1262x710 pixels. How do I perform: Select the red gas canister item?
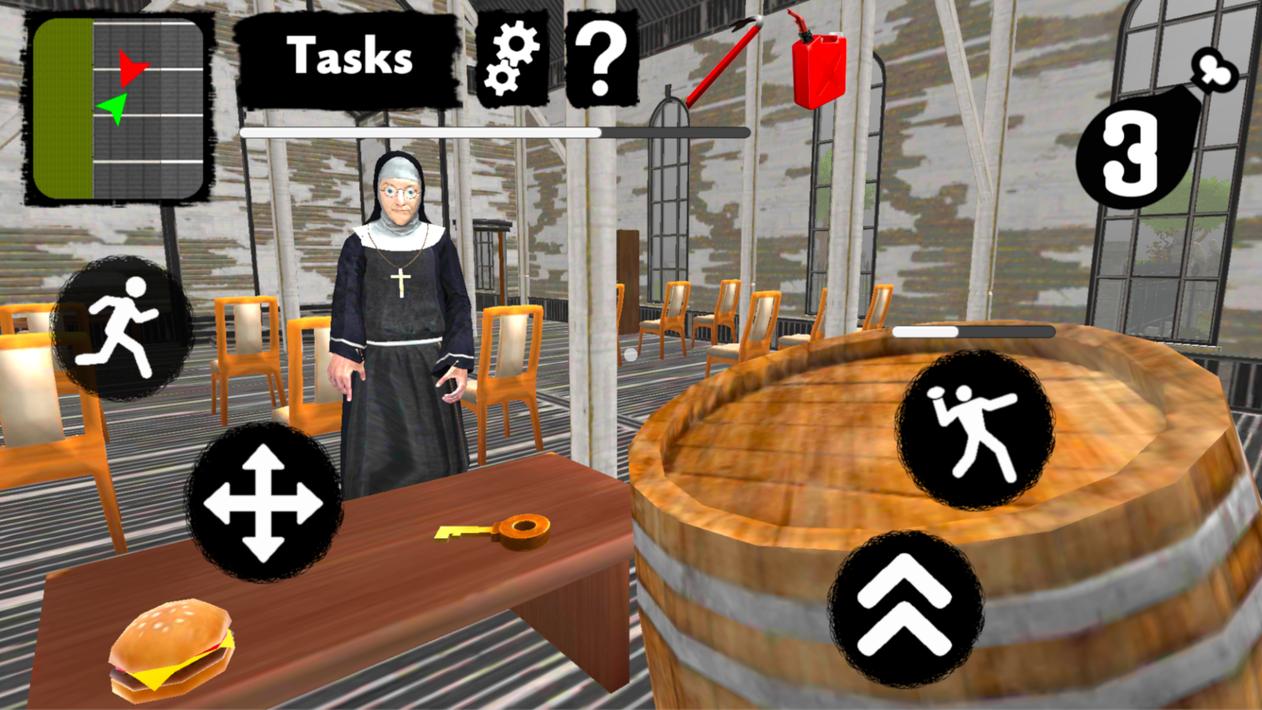(x=818, y=60)
